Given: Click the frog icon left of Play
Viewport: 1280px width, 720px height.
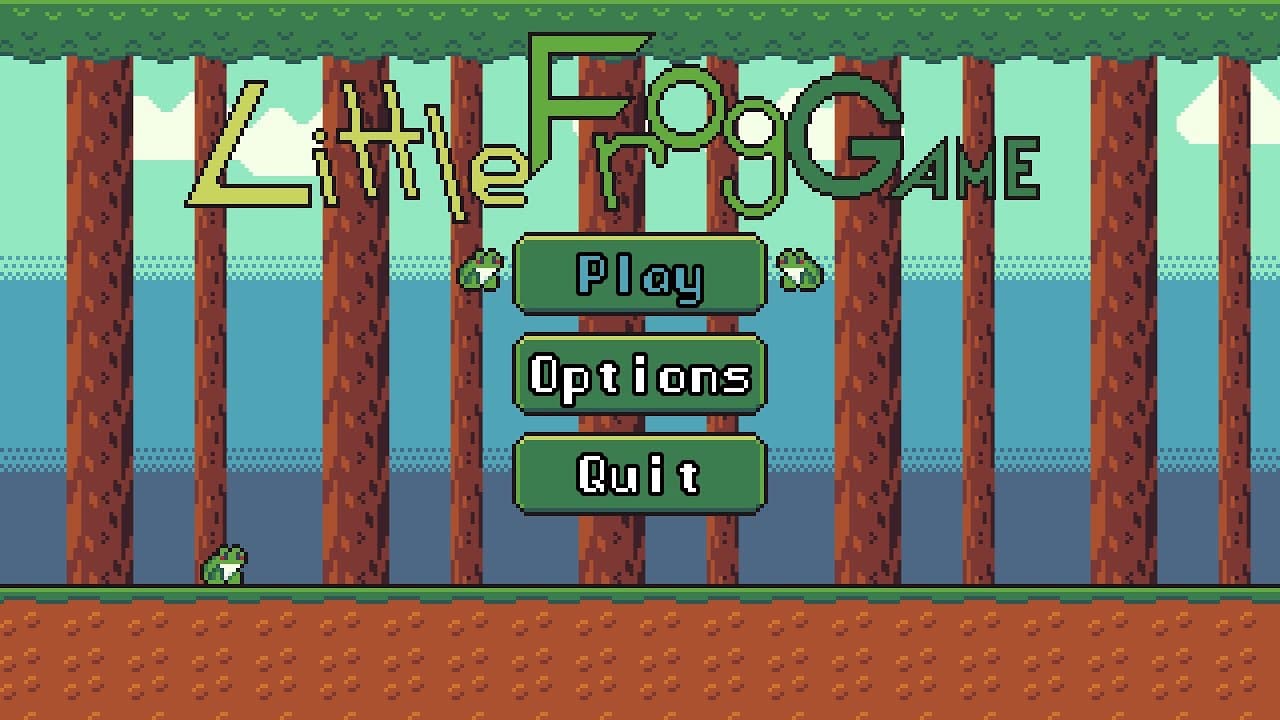Looking at the screenshot, I should click(483, 270).
